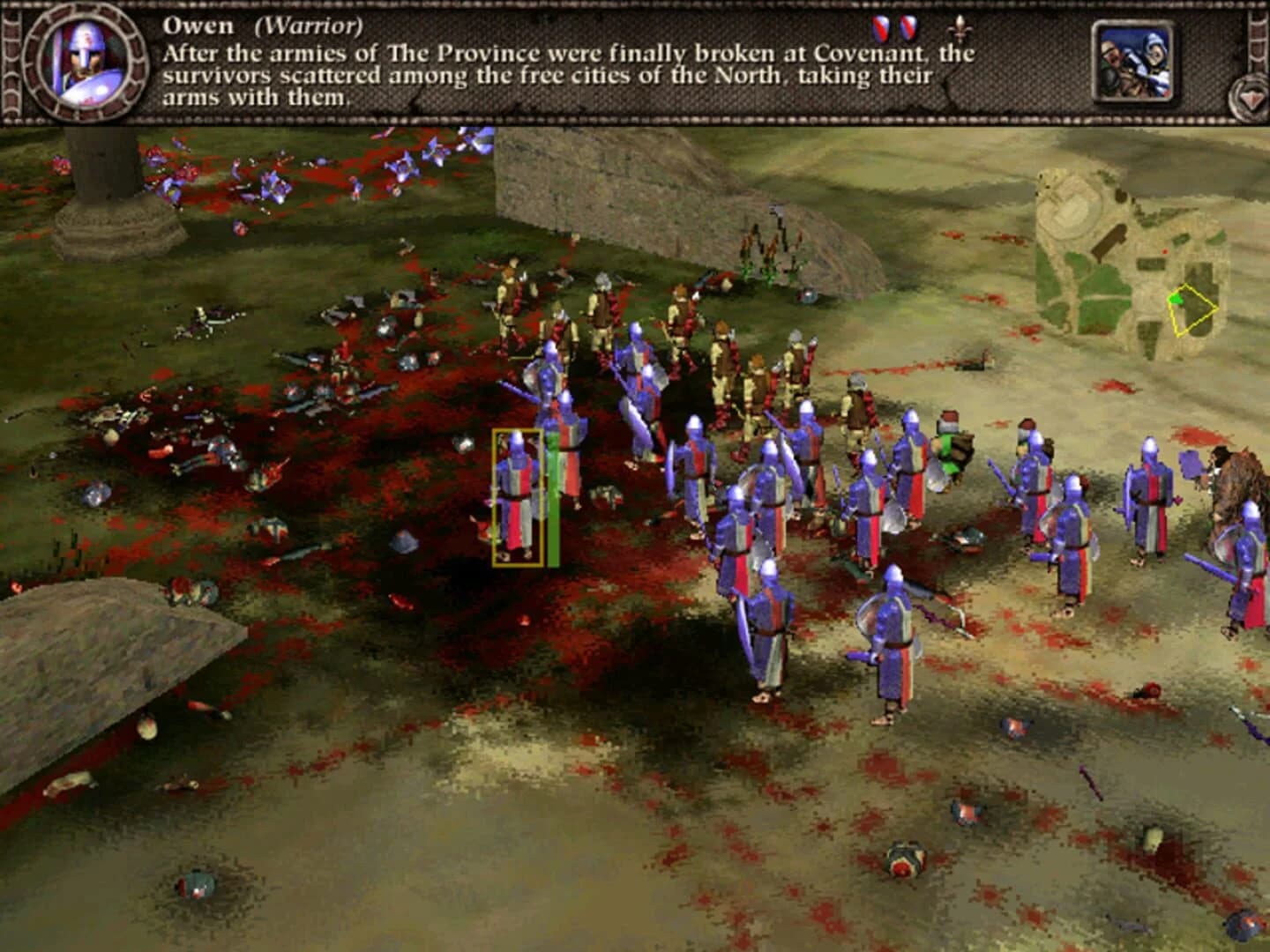The width and height of the screenshot is (1270, 952).
Task: Select the warrior inside the yellow selection box
Action: pyautogui.click(x=519, y=494)
